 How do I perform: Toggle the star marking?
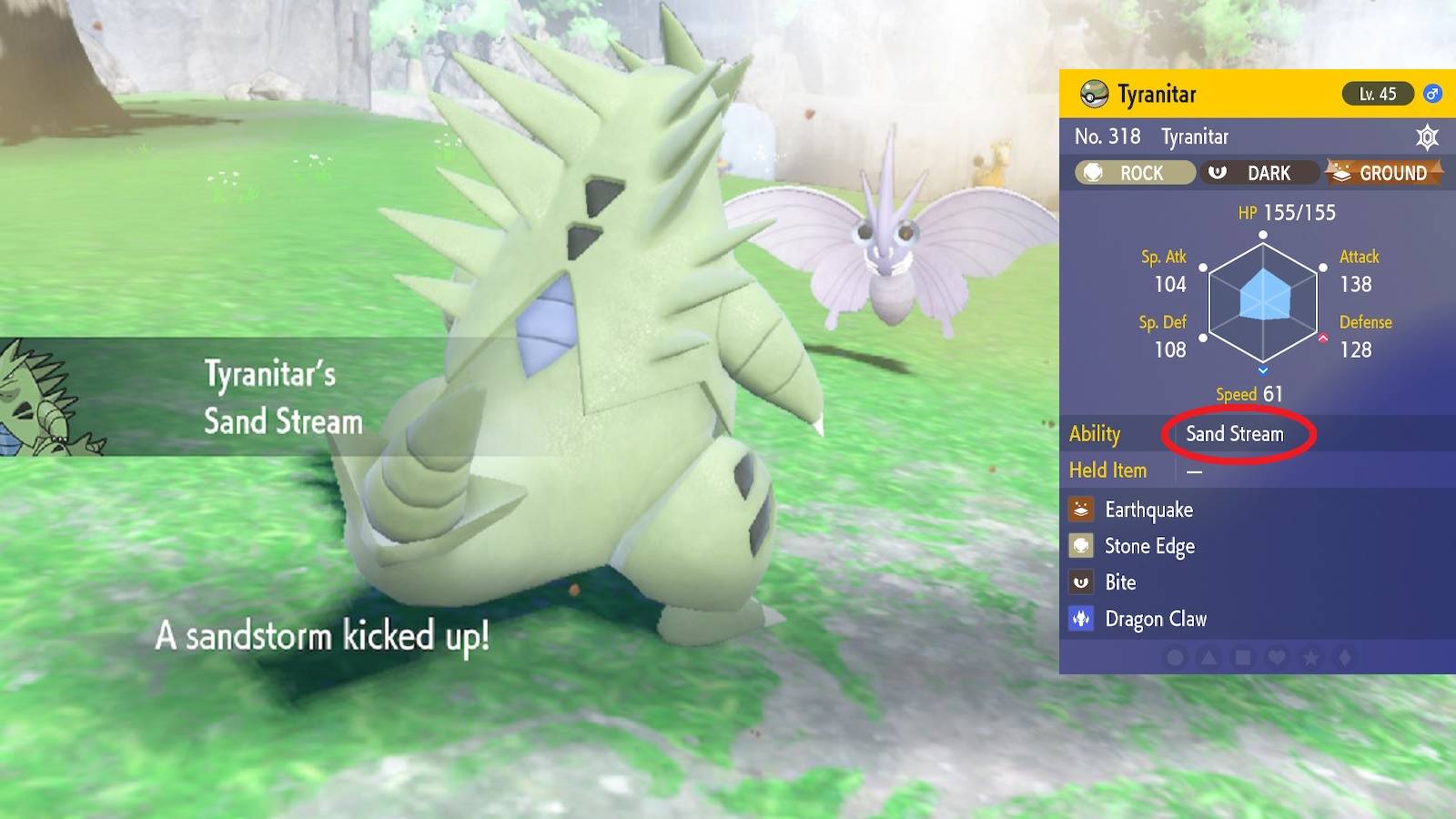pyautogui.click(x=1309, y=656)
